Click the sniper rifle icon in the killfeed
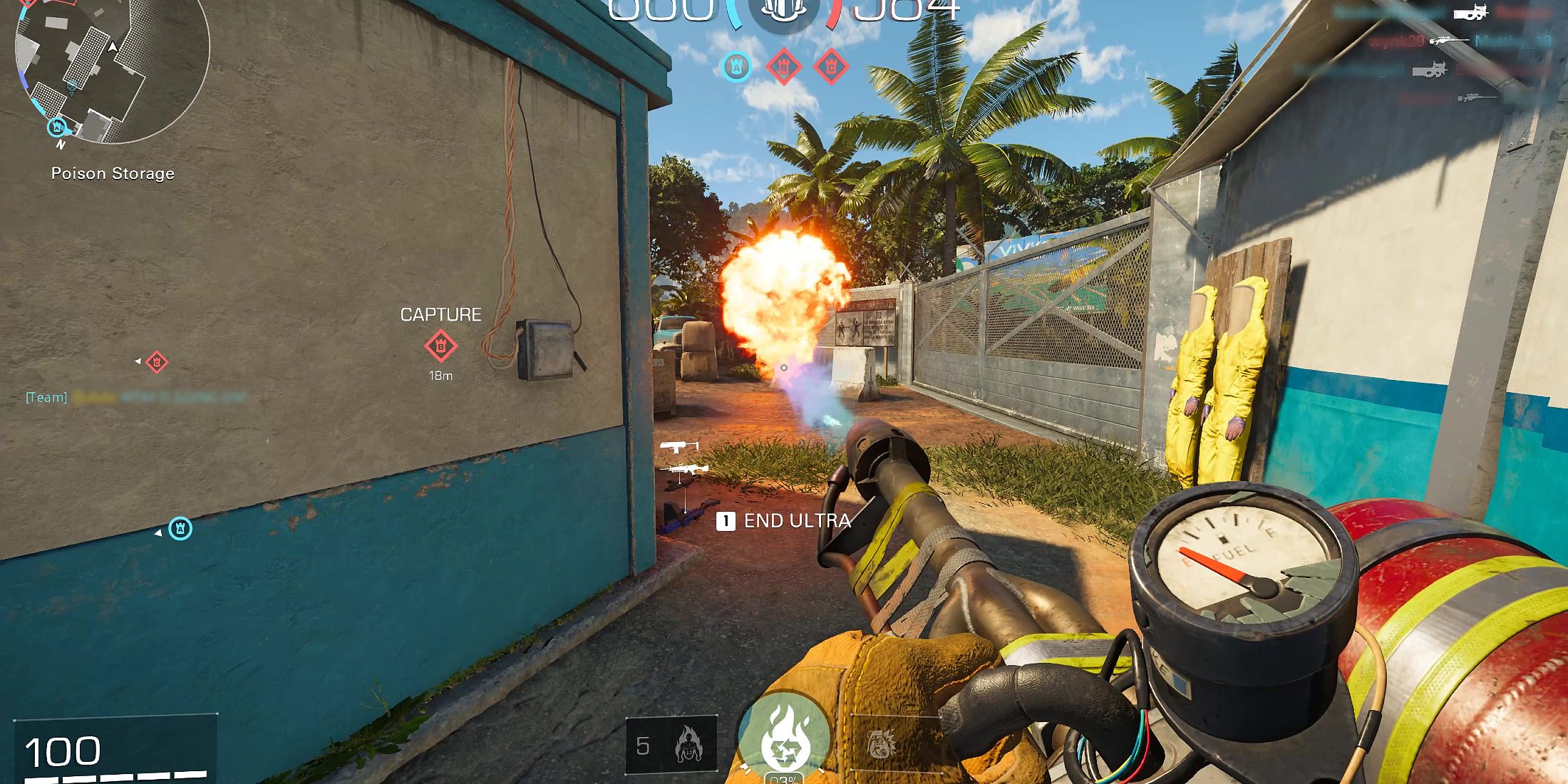 [x=1449, y=40]
